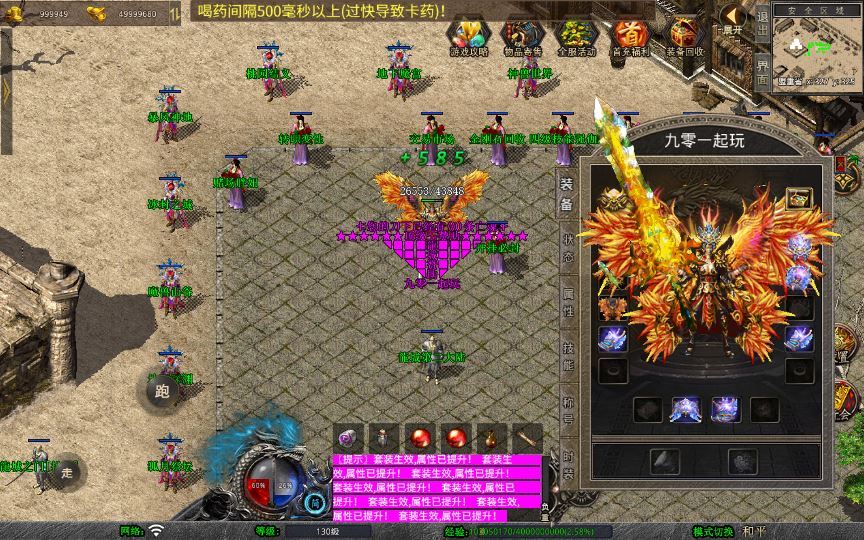
Task: Switch to the 时装 fashion tab
Action: (x=566, y=464)
